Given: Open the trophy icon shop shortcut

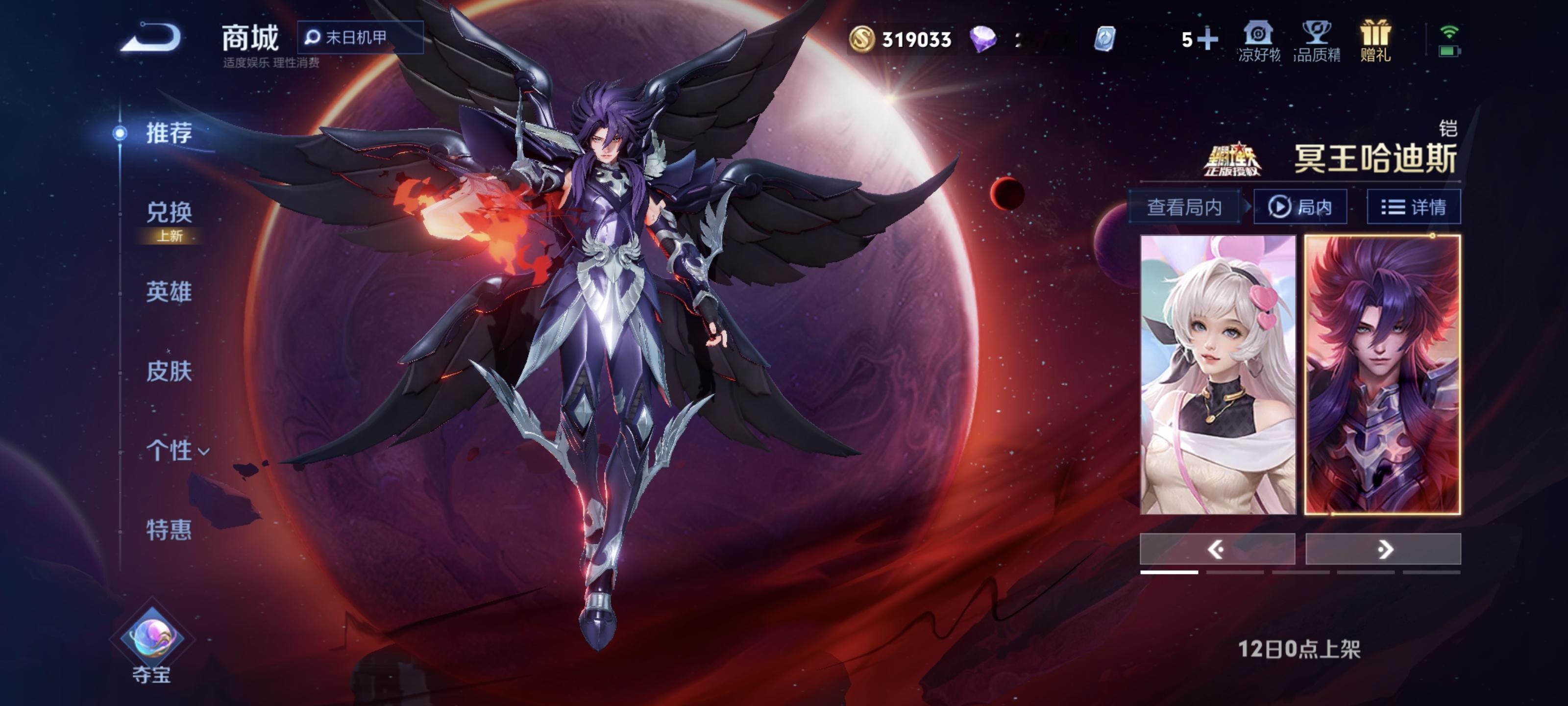Looking at the screenshot, I should (x=1317, y=40).
